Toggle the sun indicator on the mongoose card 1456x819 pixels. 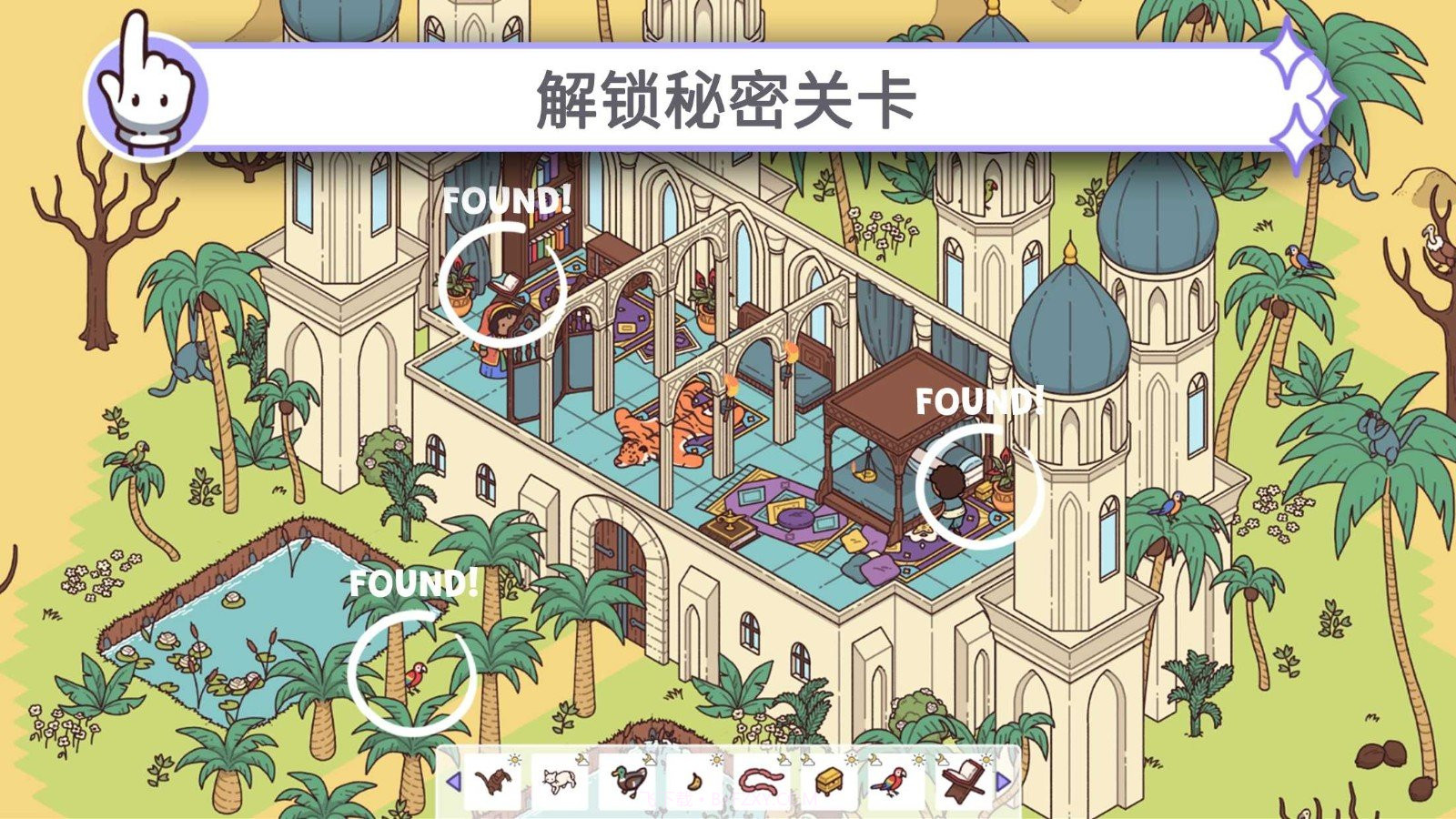tap(515, 759)
